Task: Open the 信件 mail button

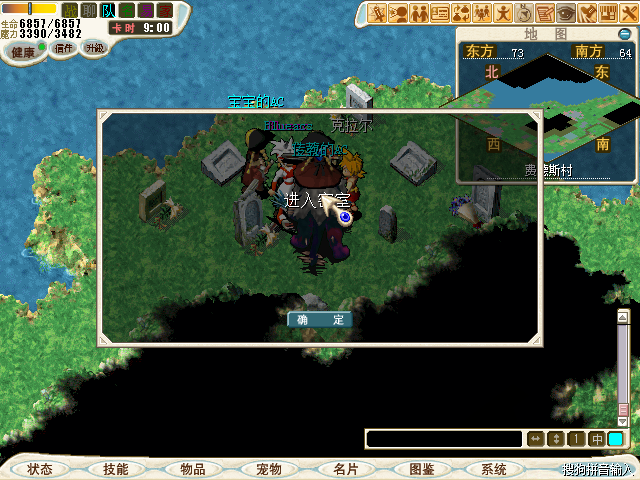Action: (64, 48)
